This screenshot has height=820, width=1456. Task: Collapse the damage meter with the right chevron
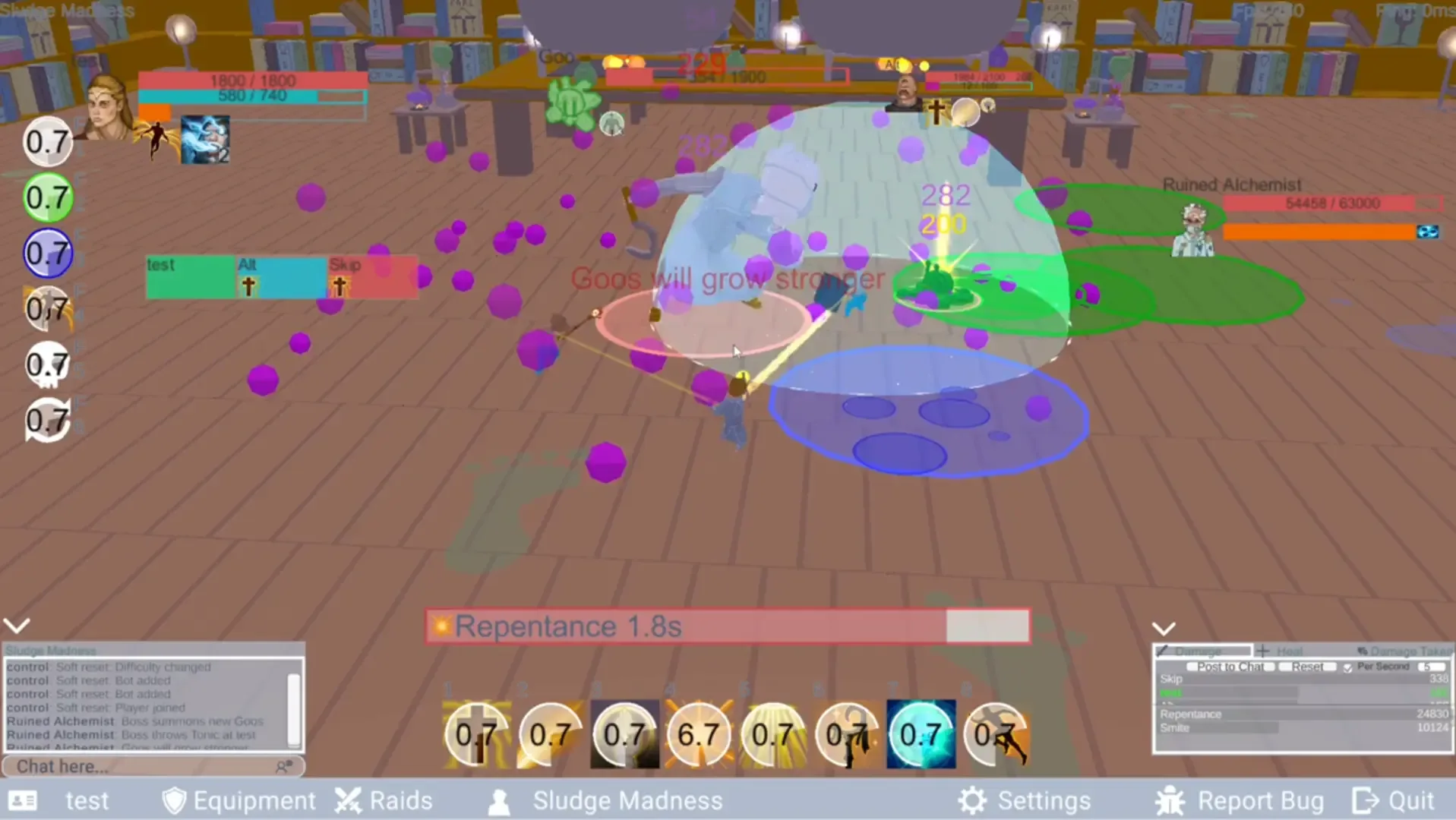(x=1164, y=627)
